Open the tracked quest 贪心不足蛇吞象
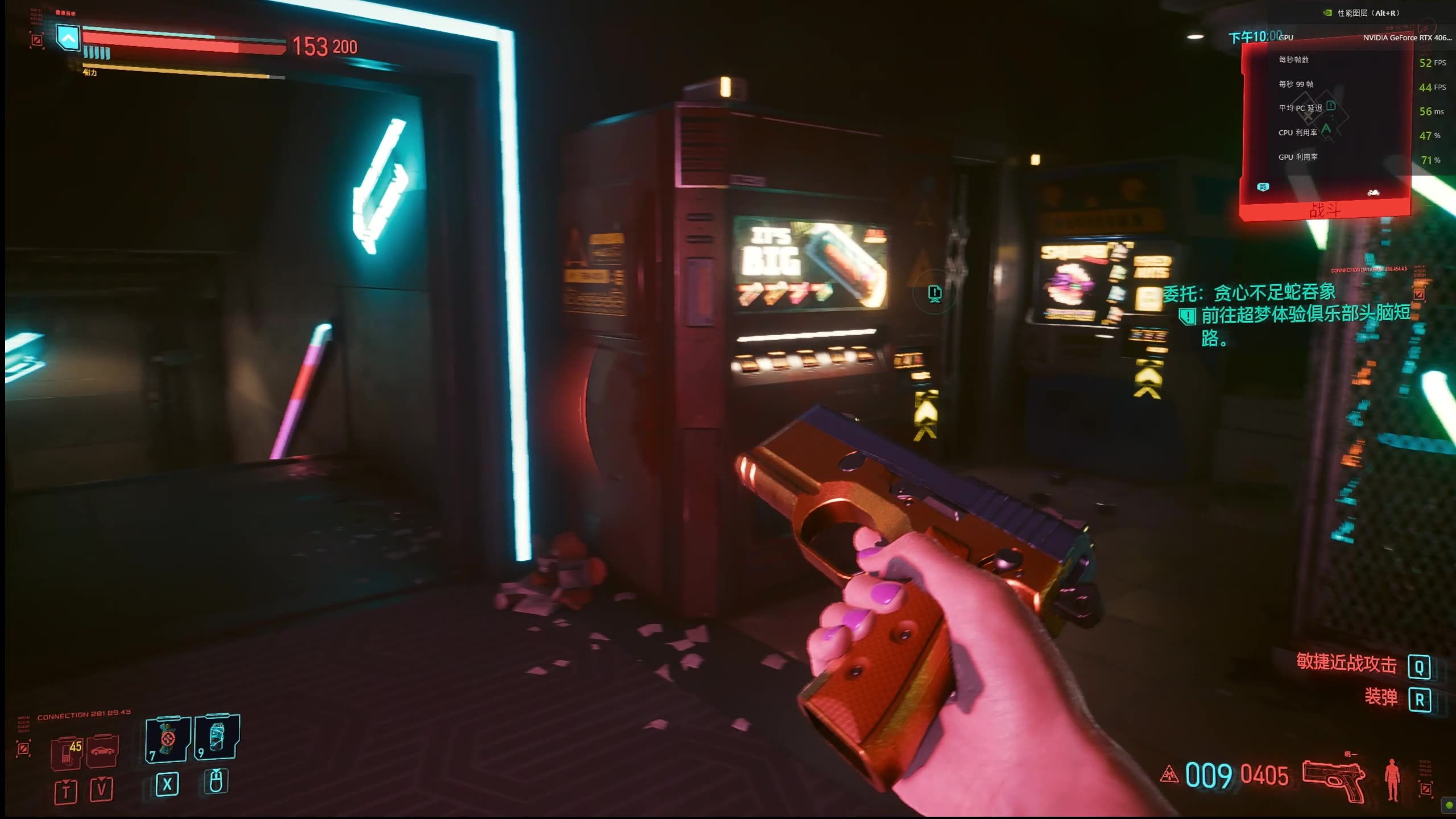The height and width of the screenshot is (819, 1456). pyautogui.click(x=1249, y=293)
